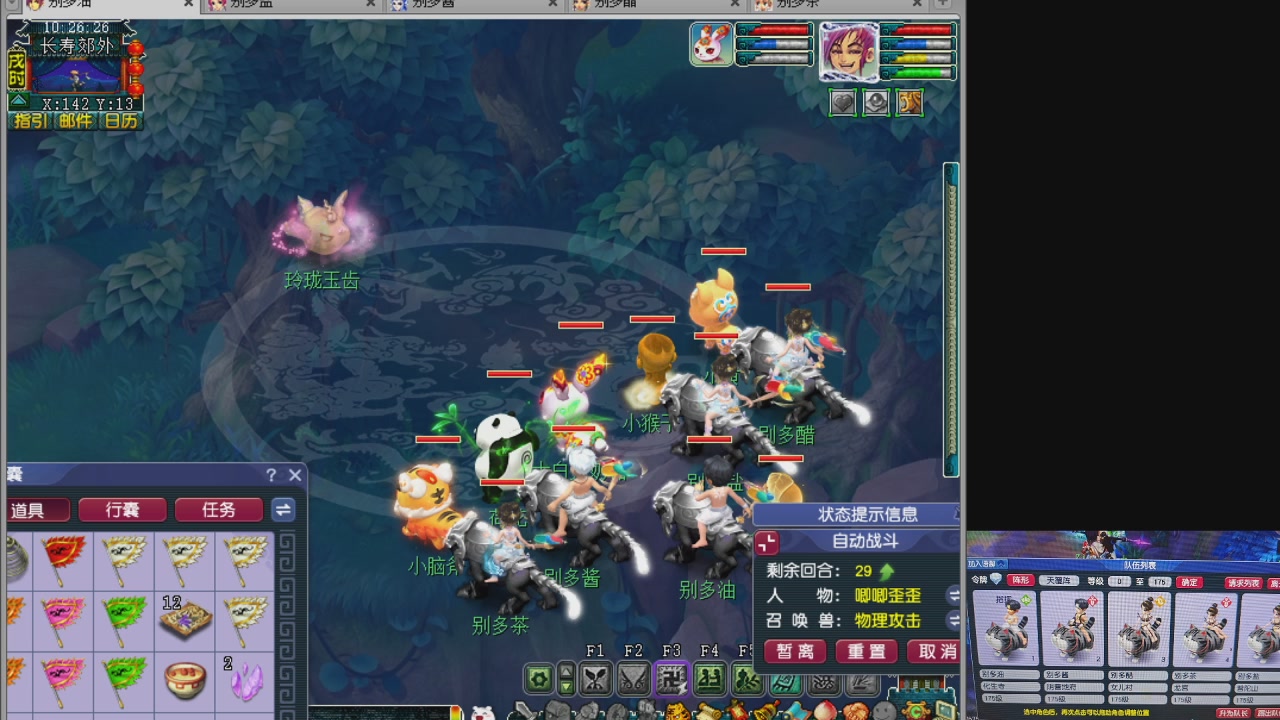Open the 天覆阵 formation dropdown
This screenshot has height=720, width=1280.
[1059, 581]
